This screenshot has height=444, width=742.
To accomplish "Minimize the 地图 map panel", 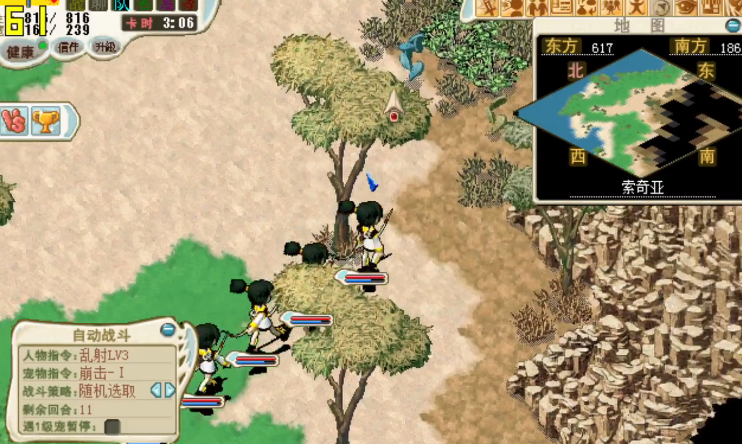I will point(732,27).
